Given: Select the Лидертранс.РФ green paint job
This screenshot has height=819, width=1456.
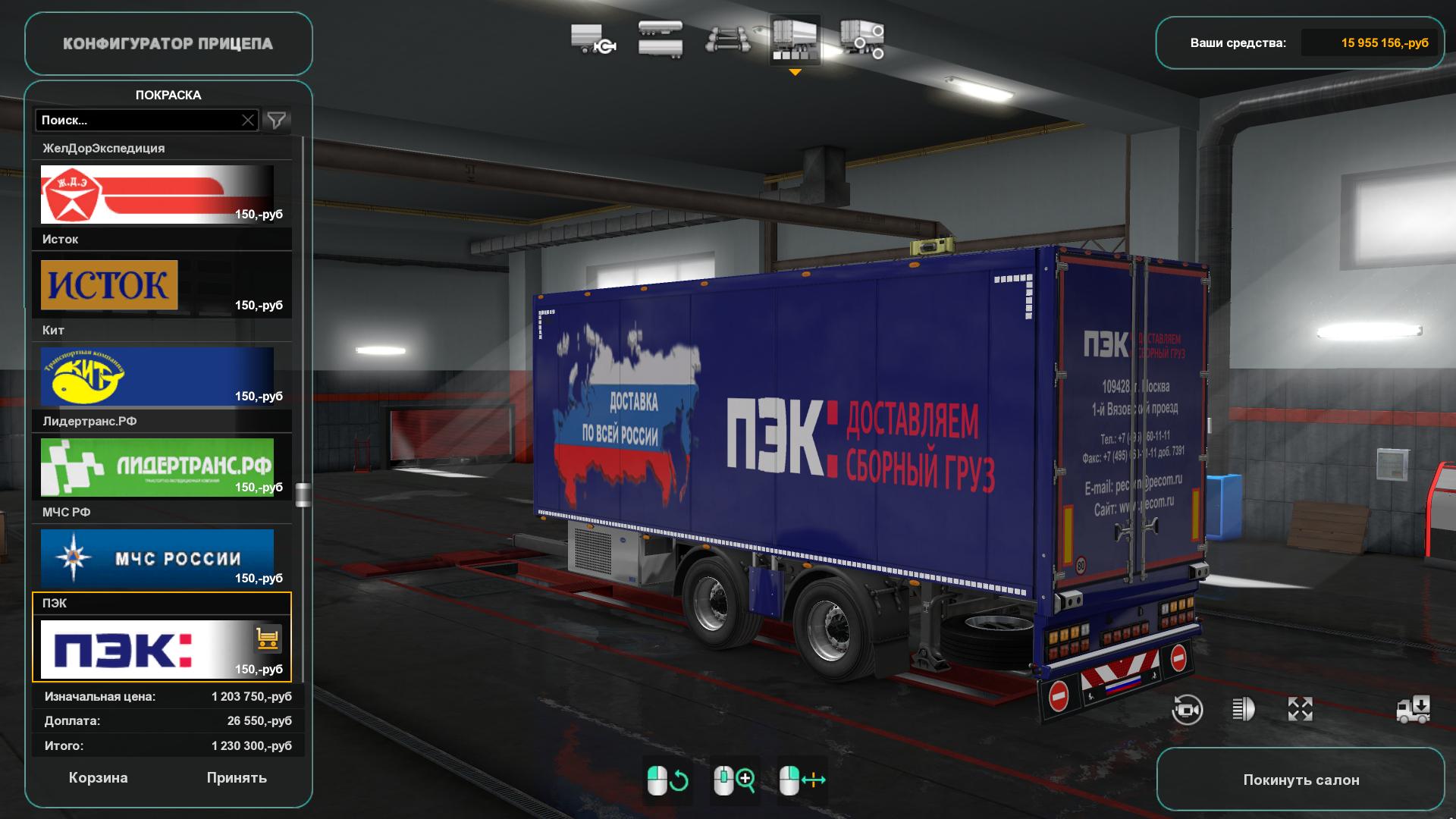Looking at the screenshot, I should click(x=157, y=467).
